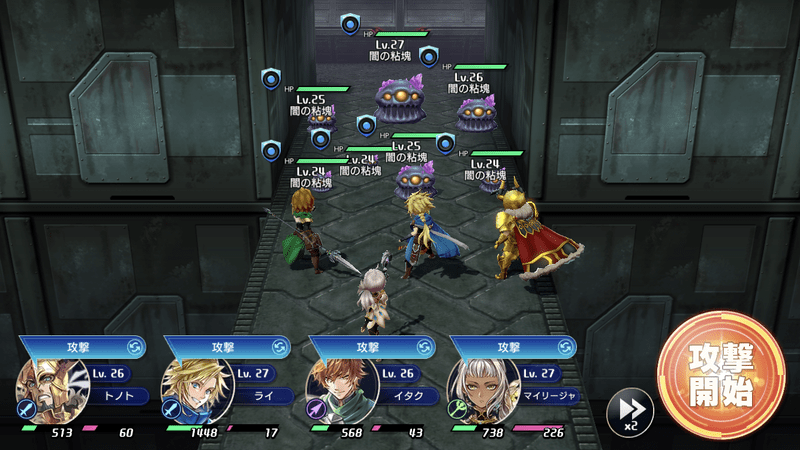Switch トノト's 攻撃 command

135,347
